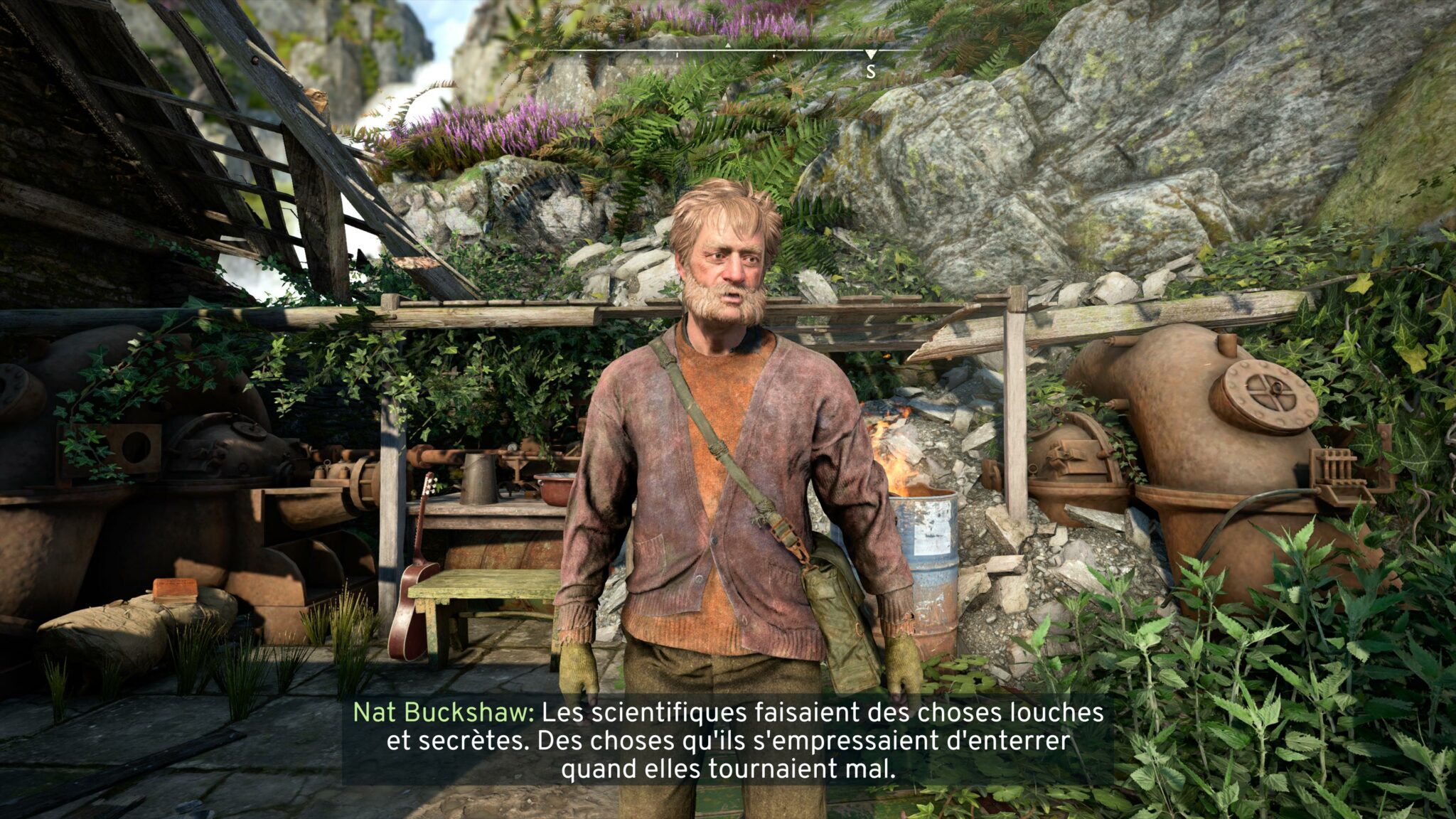Click the compass bar's S direction marker

click(870, 70)
